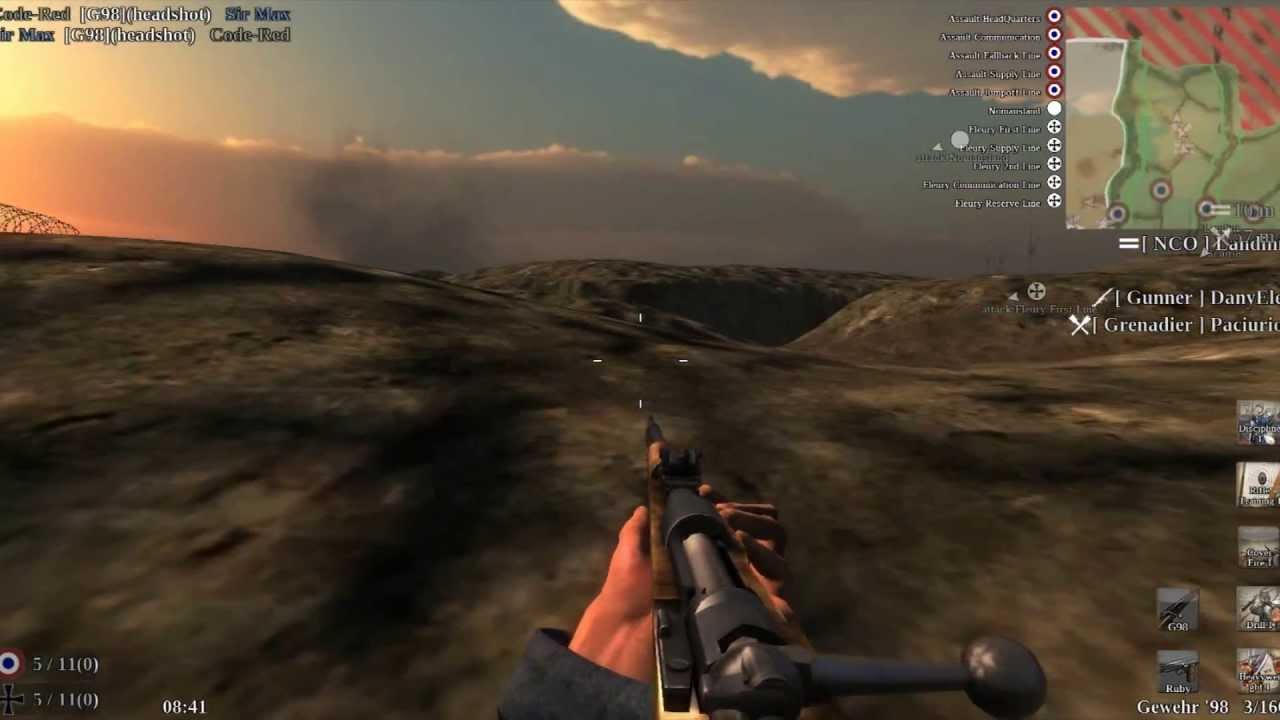Image resolution: width=1280 pixels, height=720 pixels.
Task: Click the Nomansland sector entry
Action: [x=1014, y=110]
